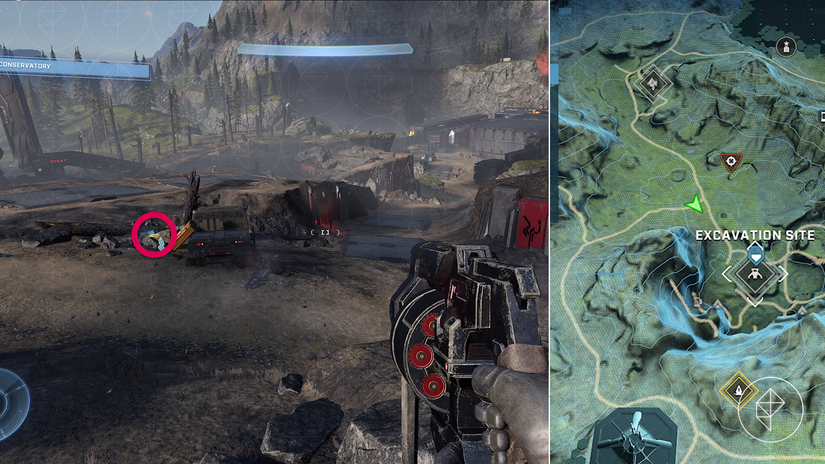Select the grey diamond marker near the road
The width and height of the screenshot is (825, 464).
tap(655, 83)
